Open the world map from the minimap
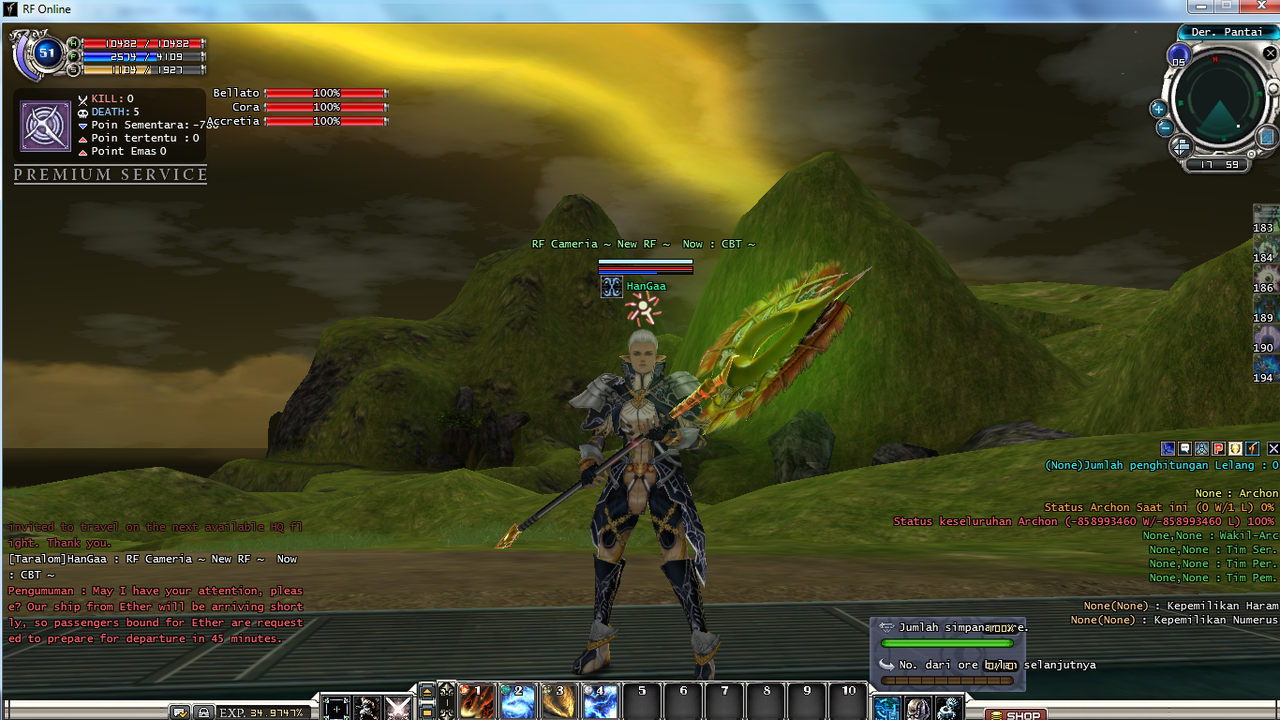 tap(1266, 136)
